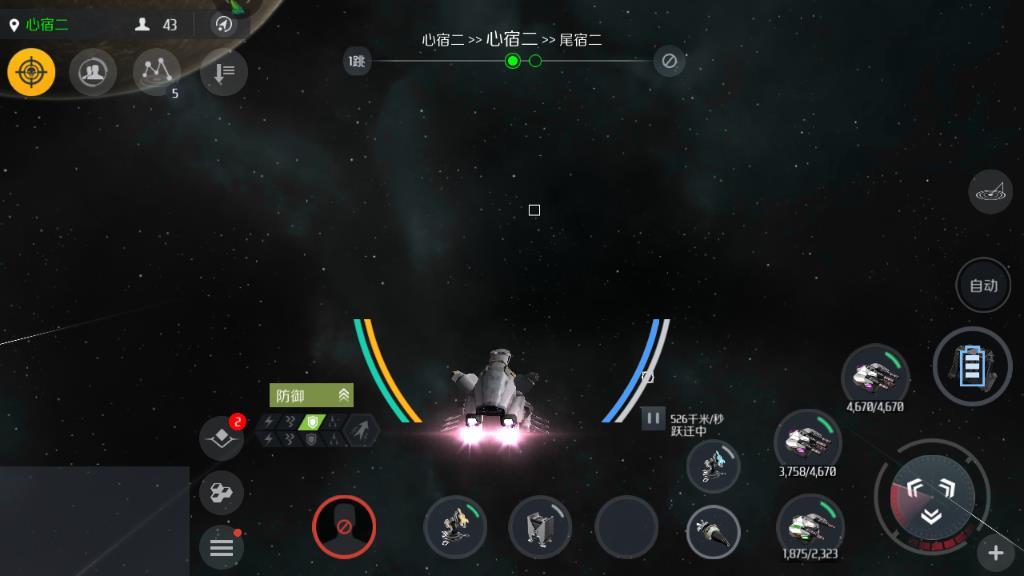1024x576 pixels.
Task: Open the capacitor battery gauge
Action: pos(972,366)
